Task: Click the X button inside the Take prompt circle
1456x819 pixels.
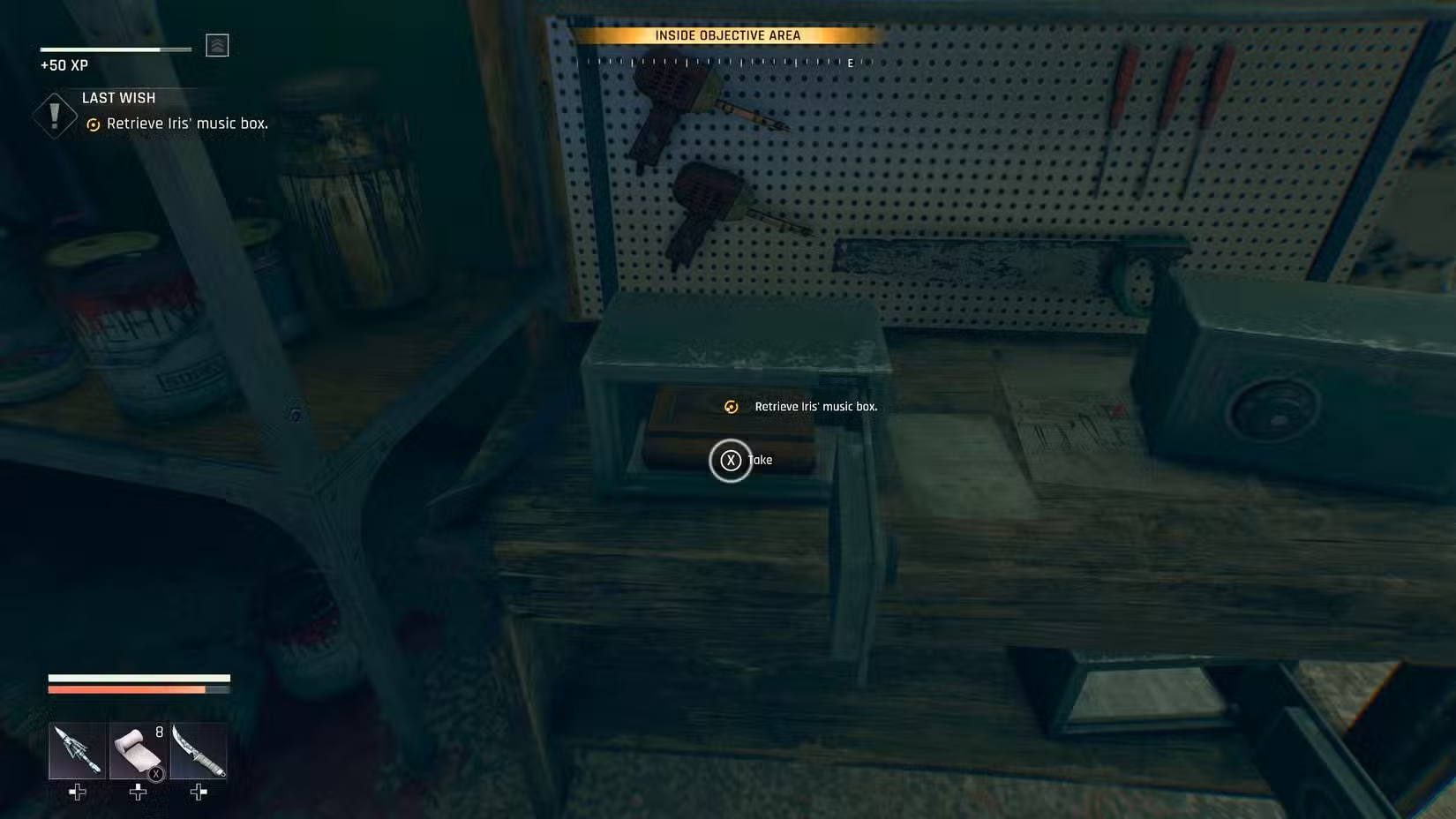Action: (731, 460)
